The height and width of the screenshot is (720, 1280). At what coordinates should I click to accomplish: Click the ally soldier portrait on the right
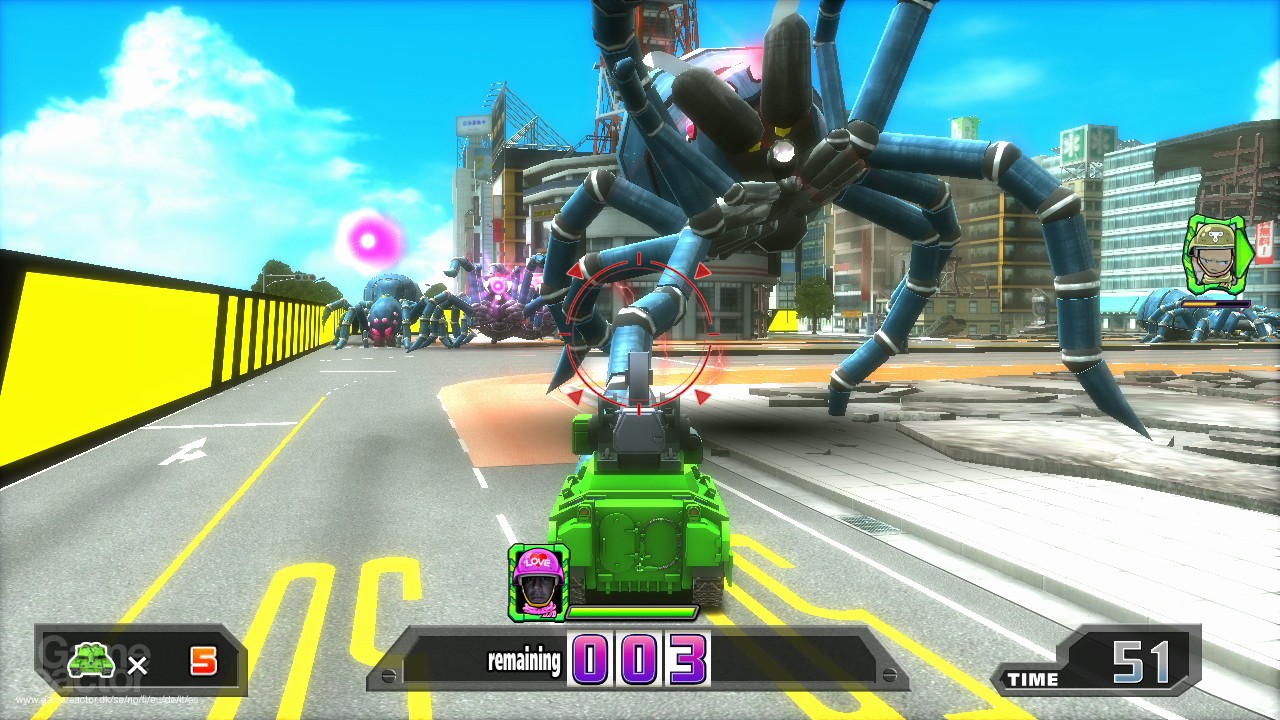(1213, 255)
